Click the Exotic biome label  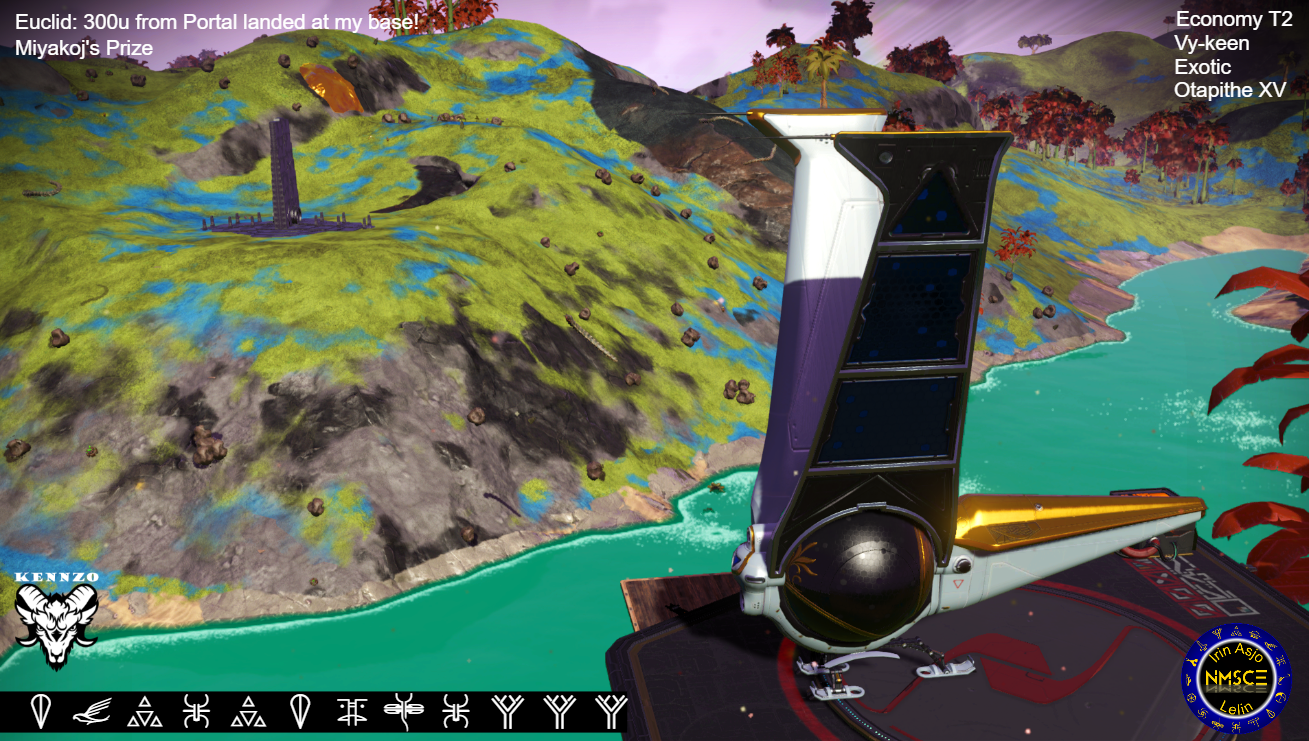click(1204, 66)
